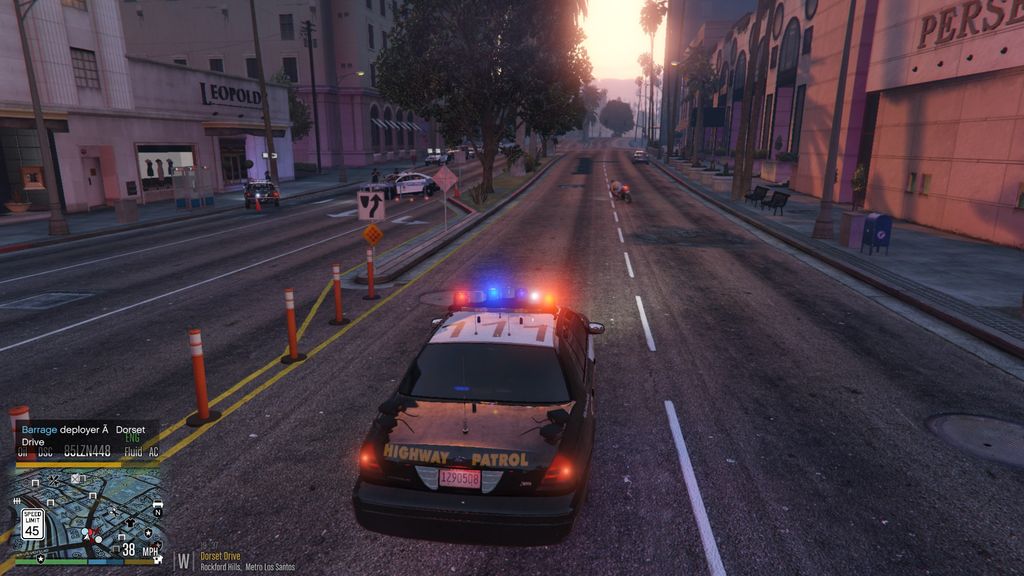This screenshot has width=1024, height=576.
Task: Select the player arrow marker on the minimap
Action: [x=87, y=536]
